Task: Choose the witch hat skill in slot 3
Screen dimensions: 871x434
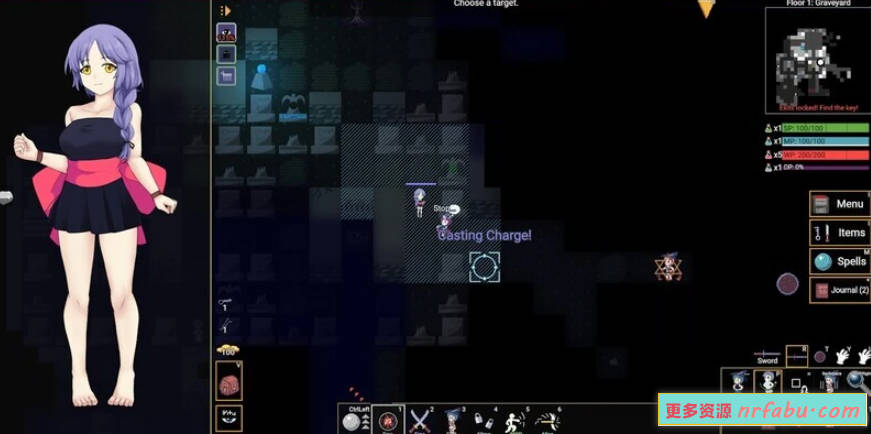Action: [451, 420]
